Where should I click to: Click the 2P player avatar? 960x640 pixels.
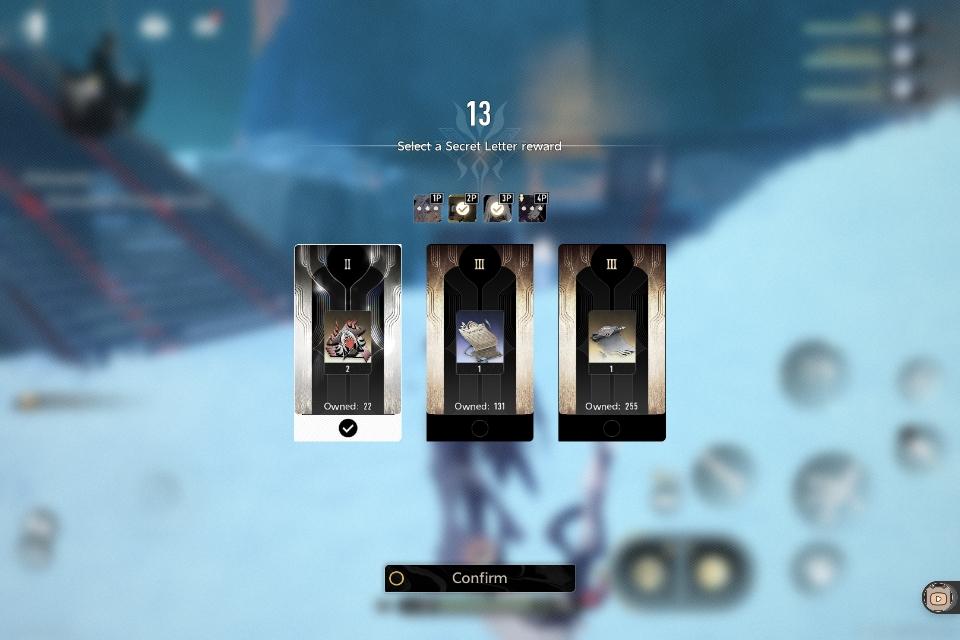point(462,208)
